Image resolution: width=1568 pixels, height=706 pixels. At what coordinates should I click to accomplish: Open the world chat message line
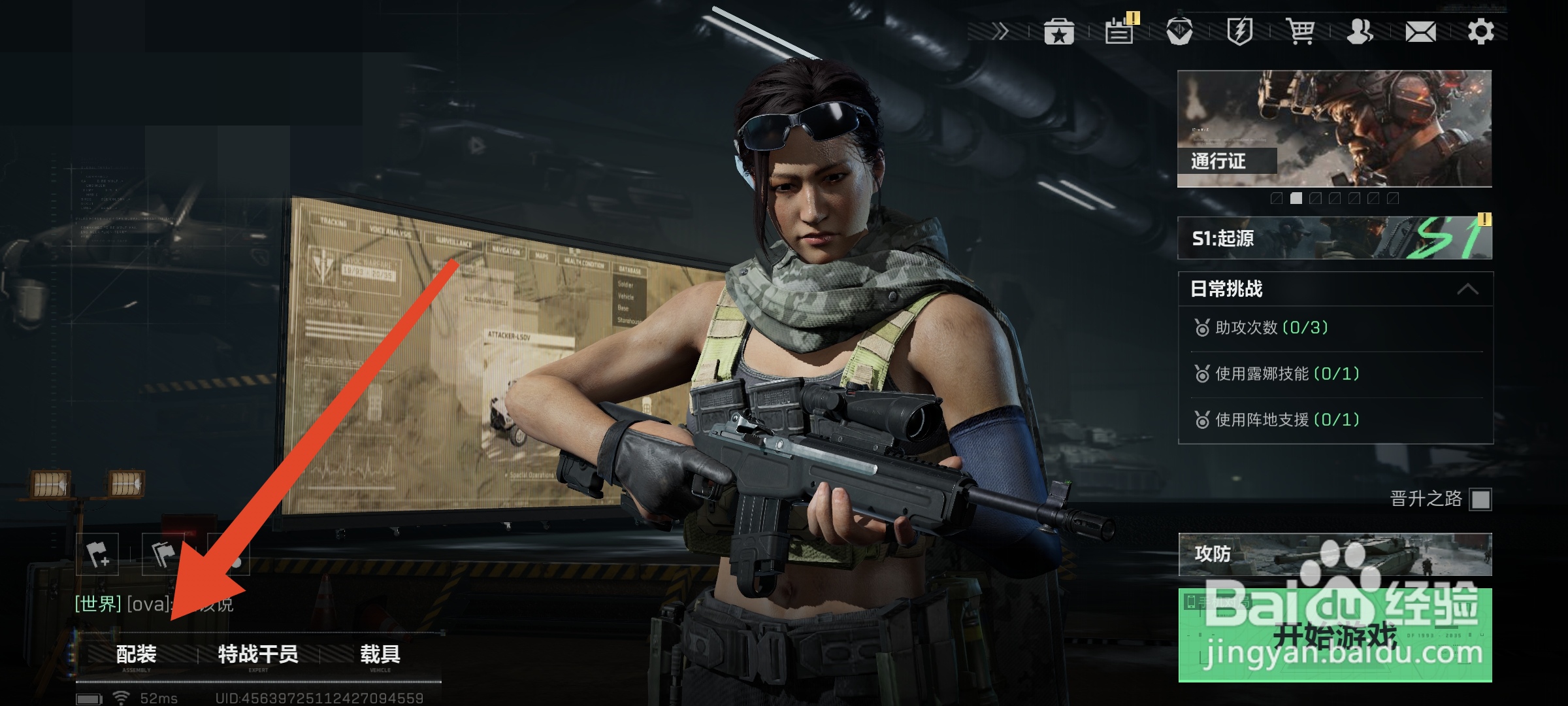click(154, 604)
